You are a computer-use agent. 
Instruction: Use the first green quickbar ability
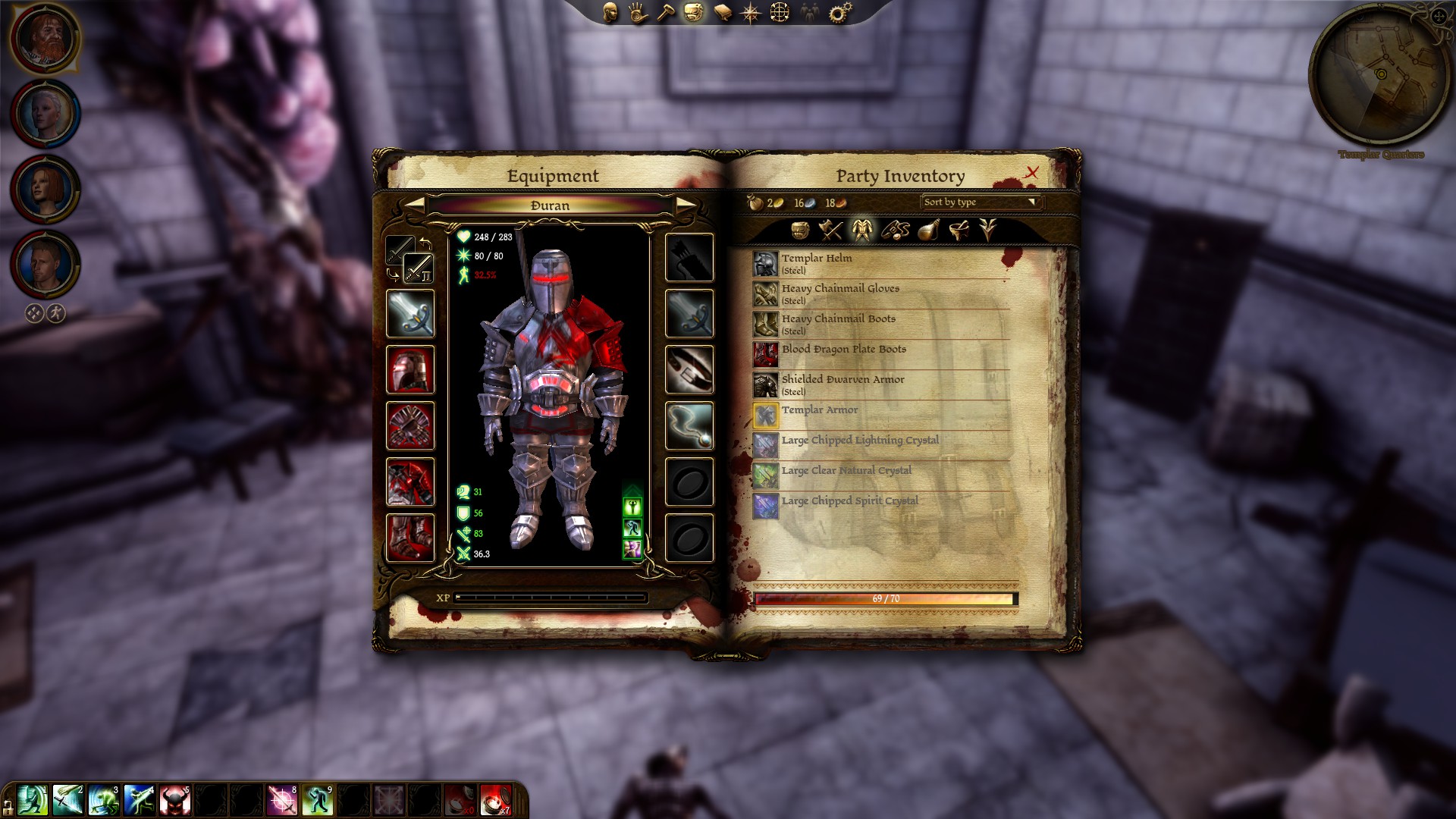(x=32, y=801)
